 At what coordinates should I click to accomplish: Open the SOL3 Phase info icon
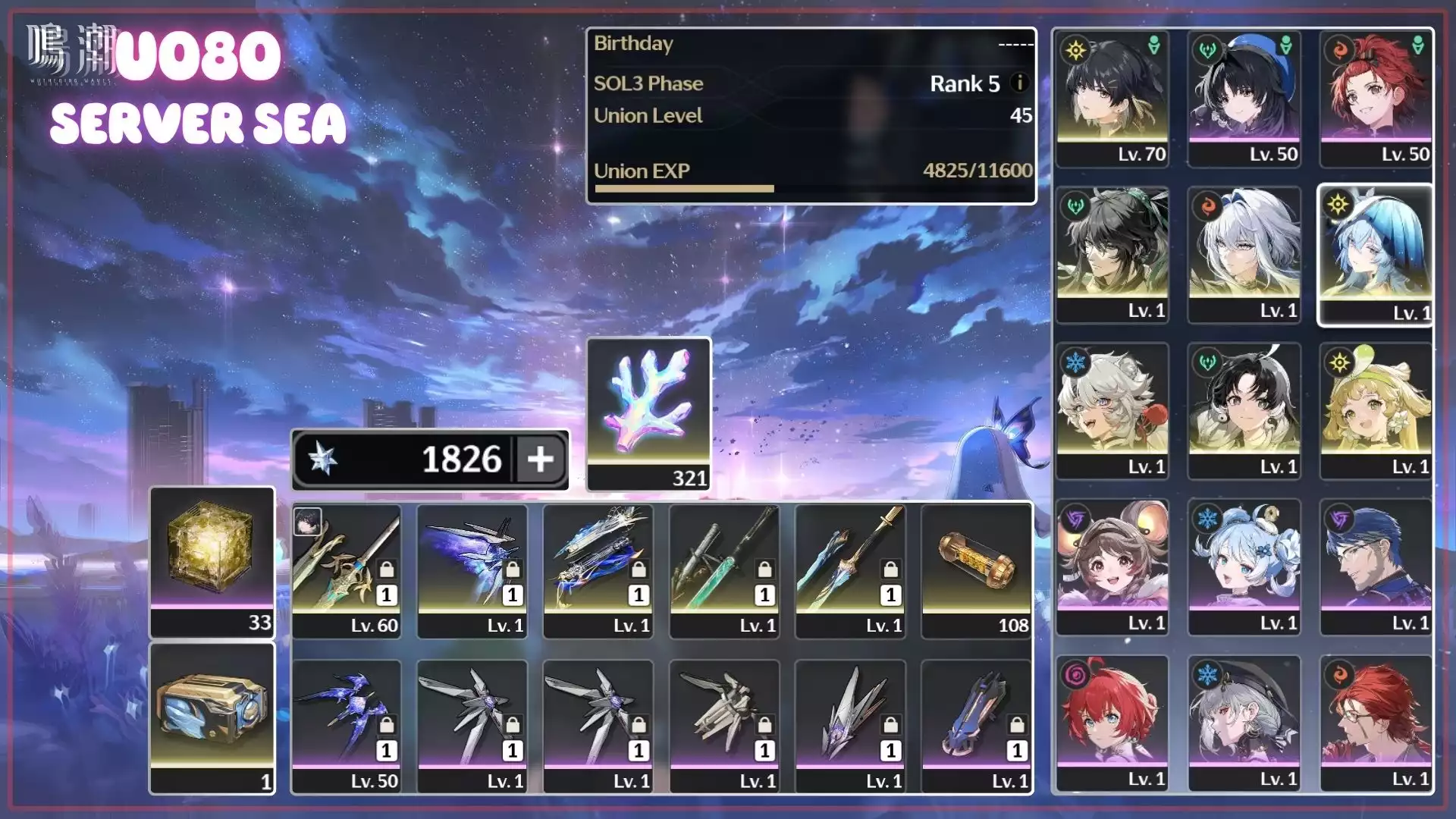(x=1020, y=83)
